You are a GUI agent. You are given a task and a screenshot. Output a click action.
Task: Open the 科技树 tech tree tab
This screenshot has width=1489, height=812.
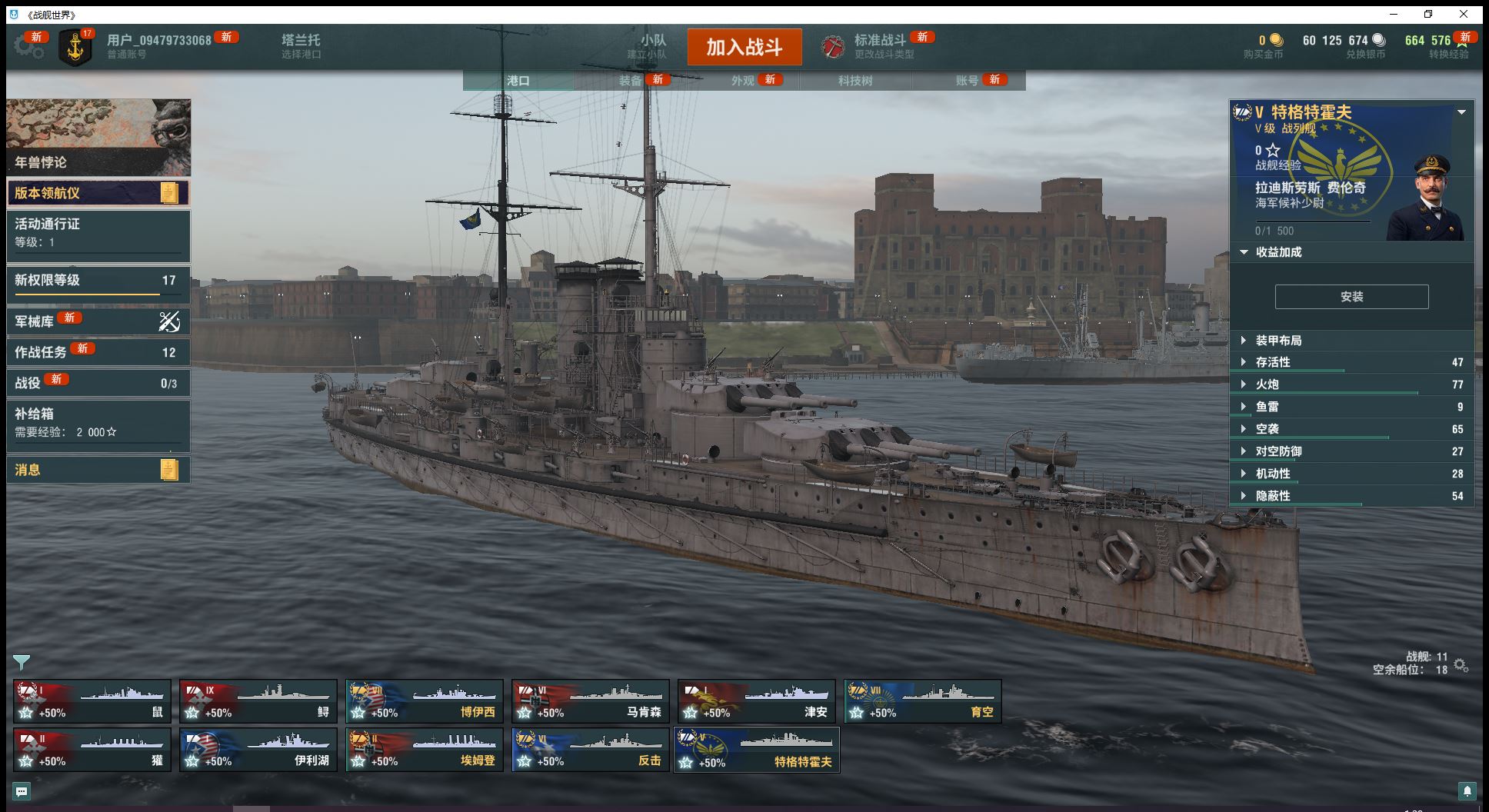854,81
